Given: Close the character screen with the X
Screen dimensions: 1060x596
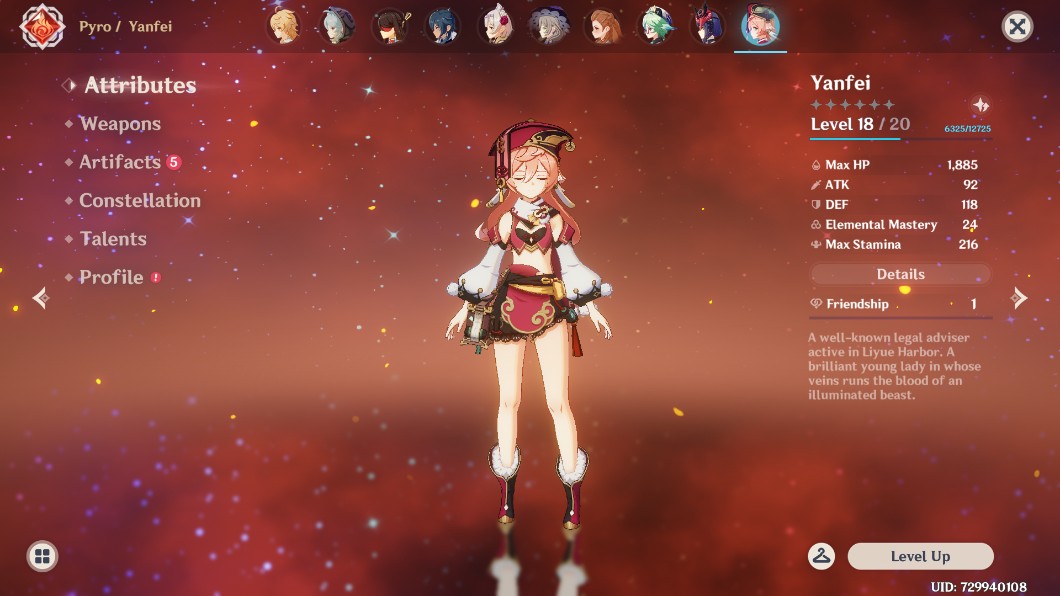Looking at the screenshot, I should pos(1017,26).
